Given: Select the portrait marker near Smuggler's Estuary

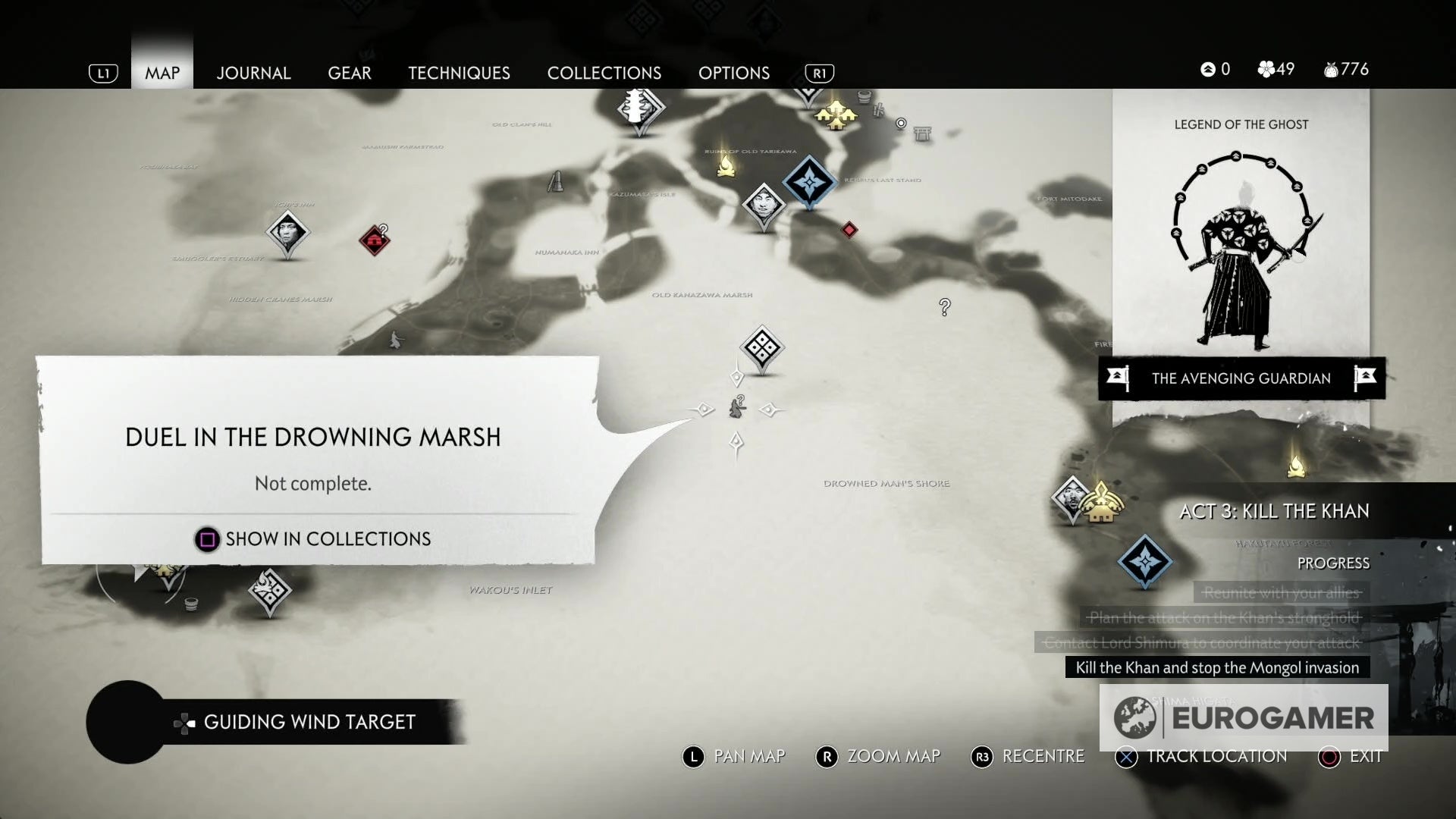Looking at the screenshot, I should (287, 232).
